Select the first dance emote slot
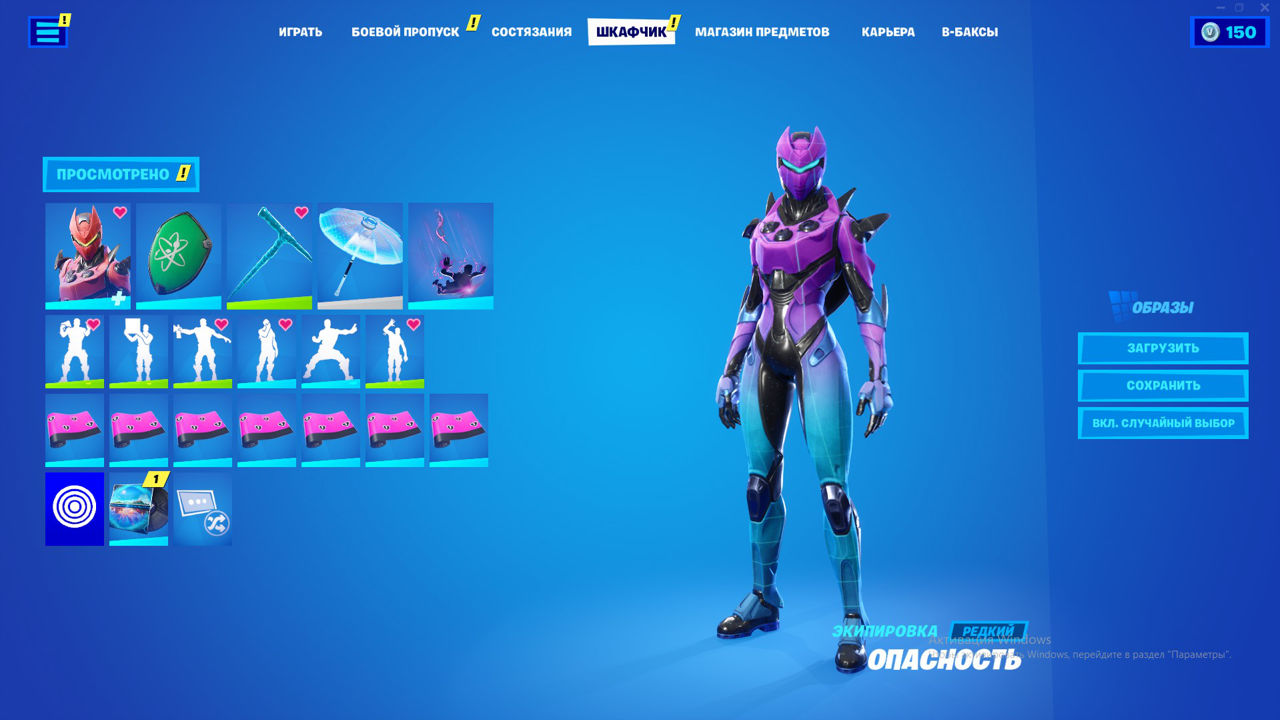Viewport: 1280px width, 720px height. 73,350
